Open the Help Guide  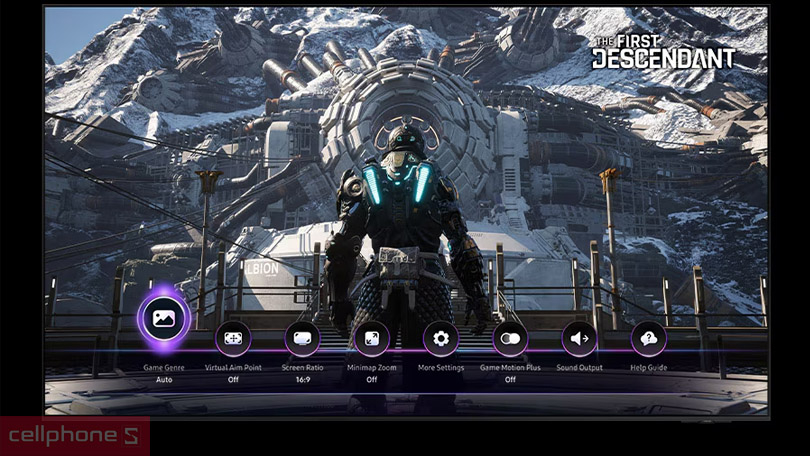click(x=648, y=339)
